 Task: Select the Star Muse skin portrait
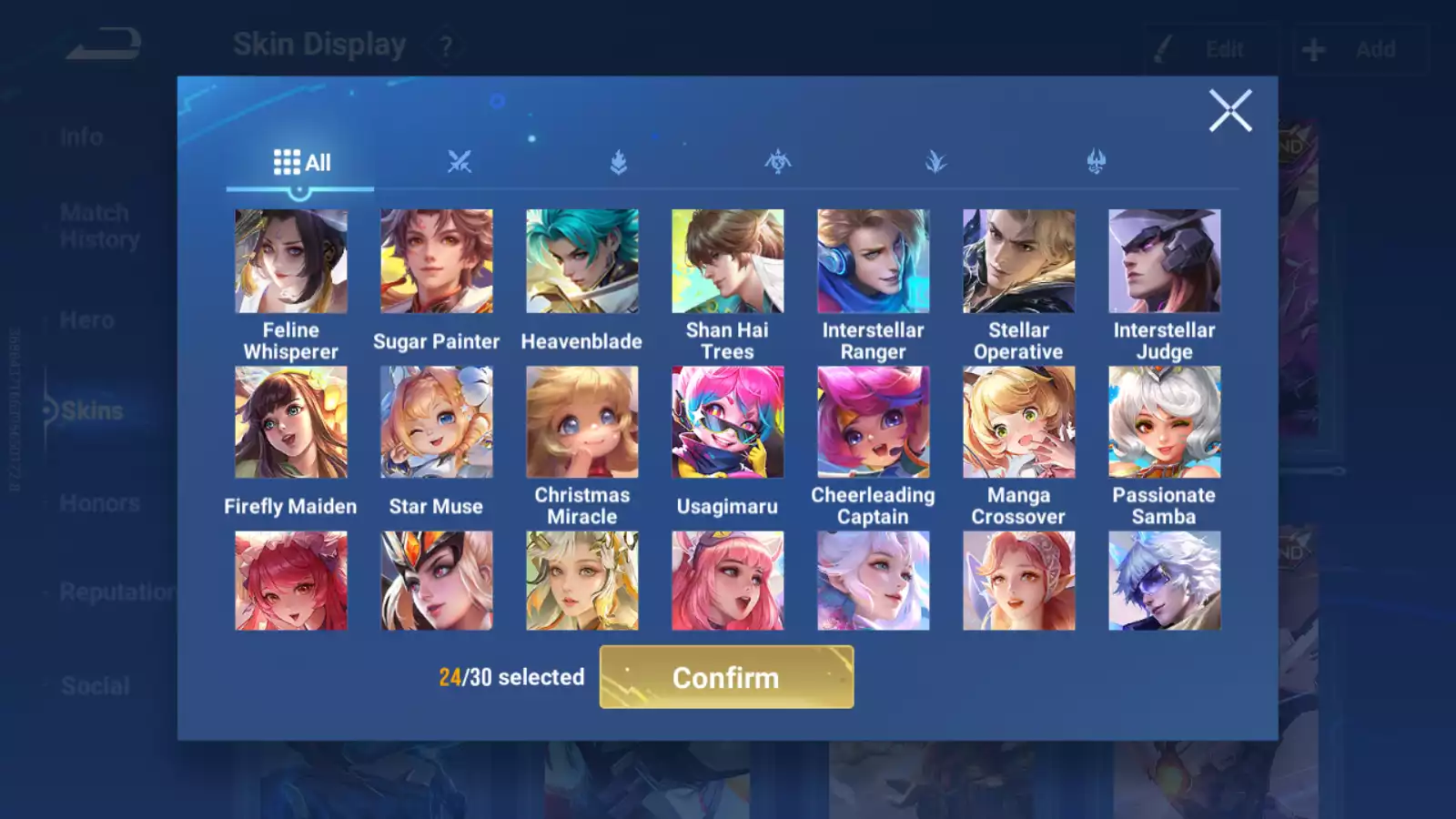click(x=436, y=423)
